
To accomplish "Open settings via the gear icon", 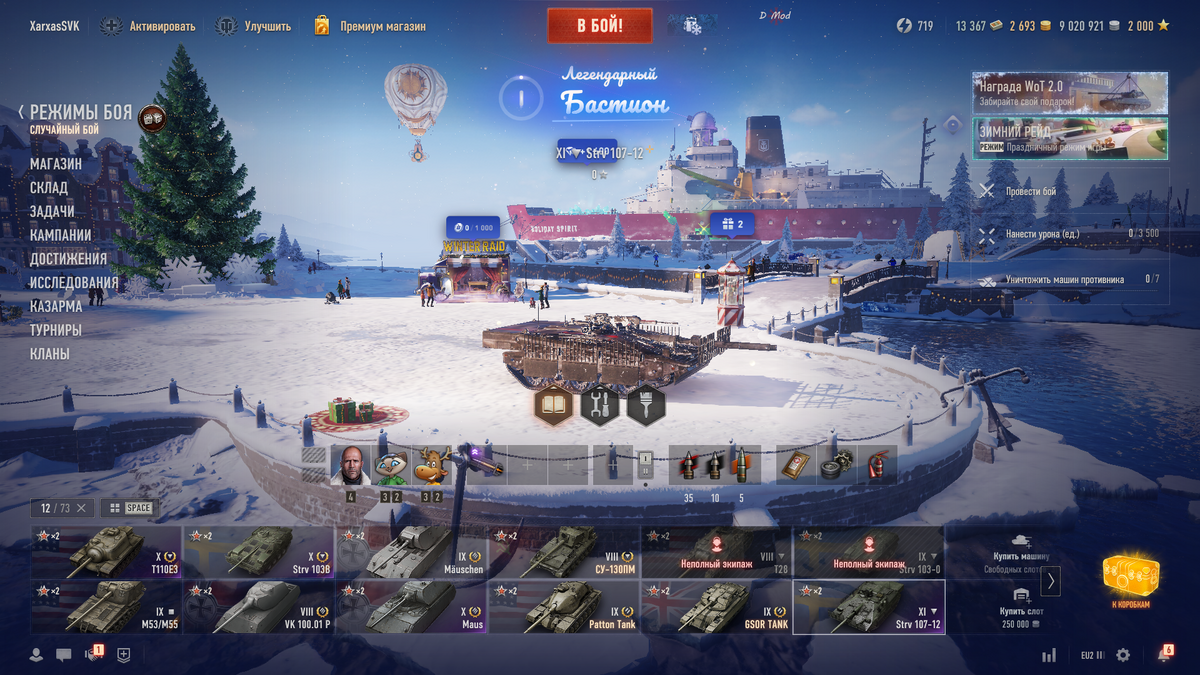I will pyautogui.click(x=1123, y=655).
